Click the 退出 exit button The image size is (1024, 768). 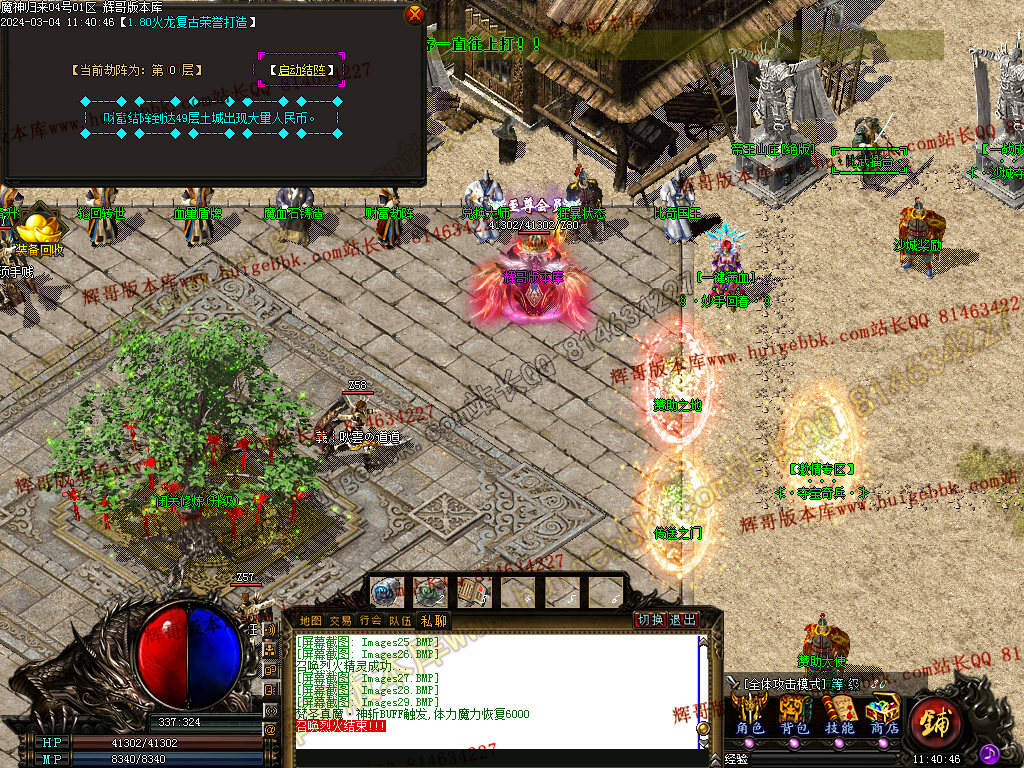click(x=683, y=620)
